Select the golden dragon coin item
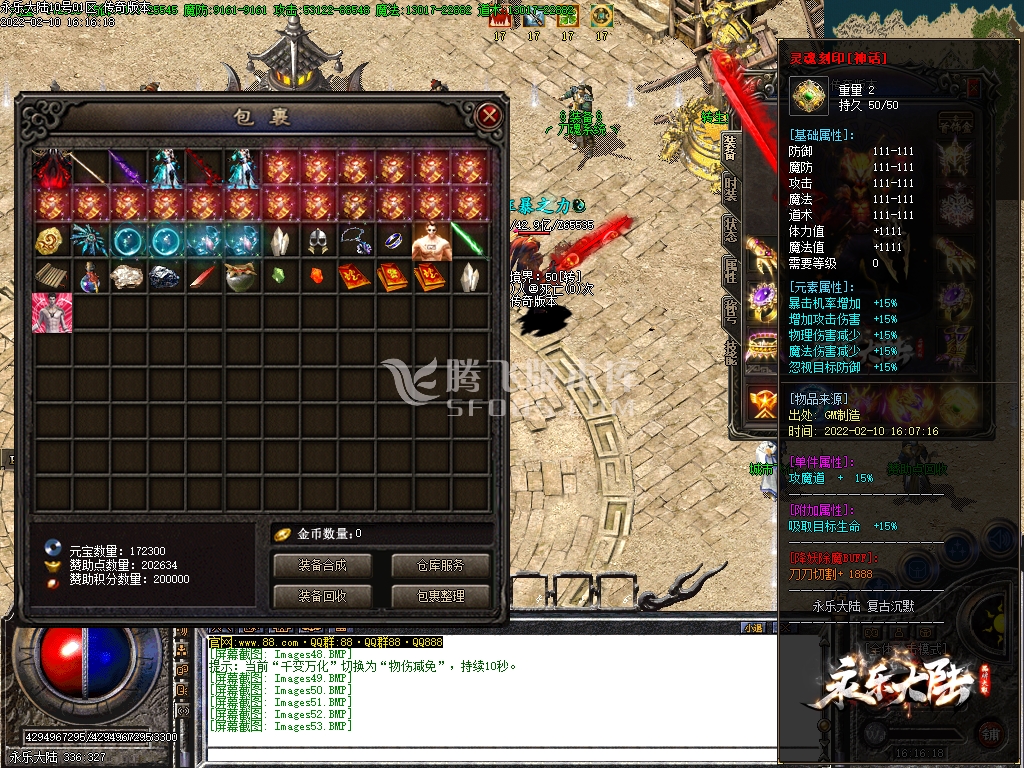The image size is (1024, 768). [x=51, y=241]
